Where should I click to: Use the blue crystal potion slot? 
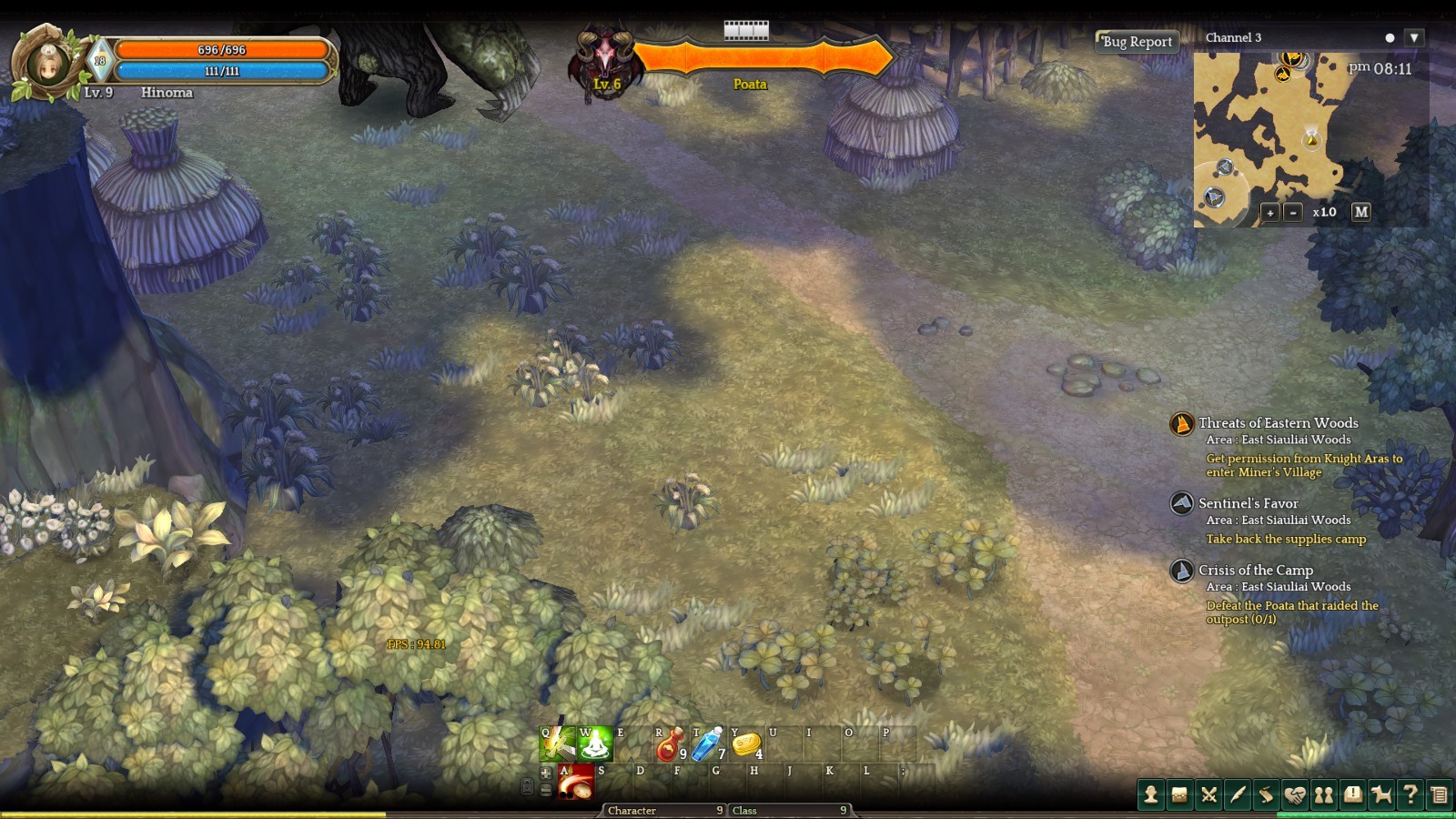coord(707,744)
